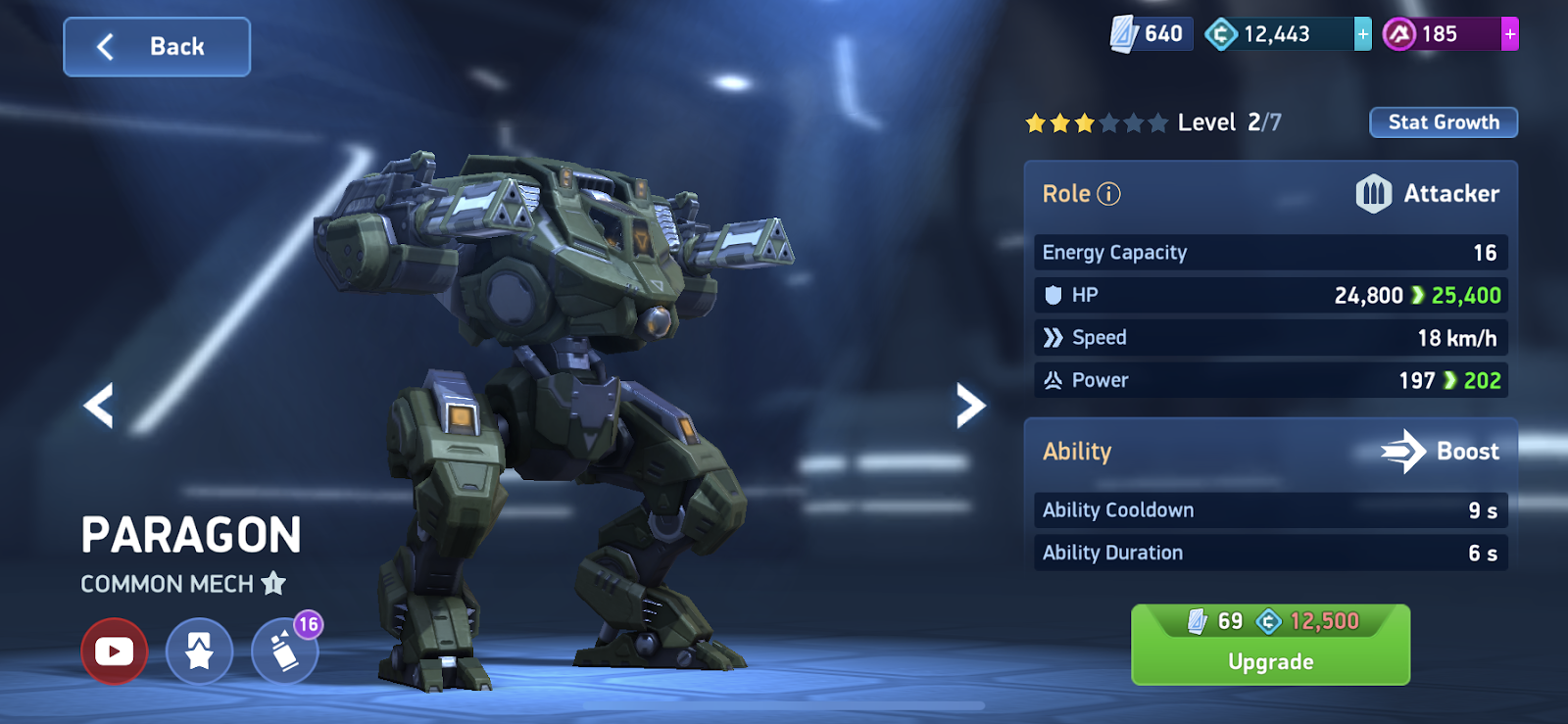Click the Speed chevron icon in stats
Screen dimensions: 1568x724
1055,337
